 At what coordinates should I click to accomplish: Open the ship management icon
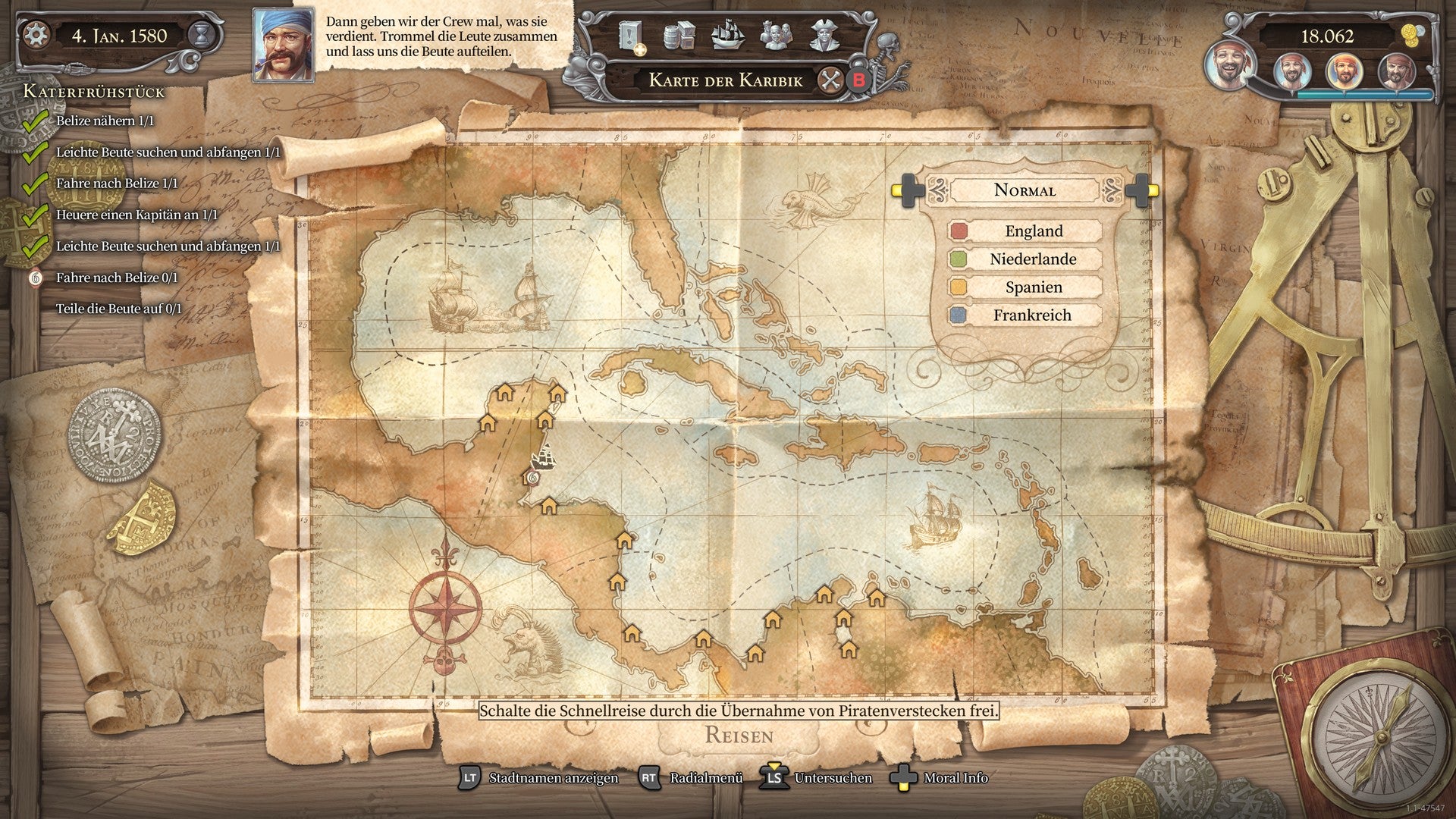tap(728, 36)
